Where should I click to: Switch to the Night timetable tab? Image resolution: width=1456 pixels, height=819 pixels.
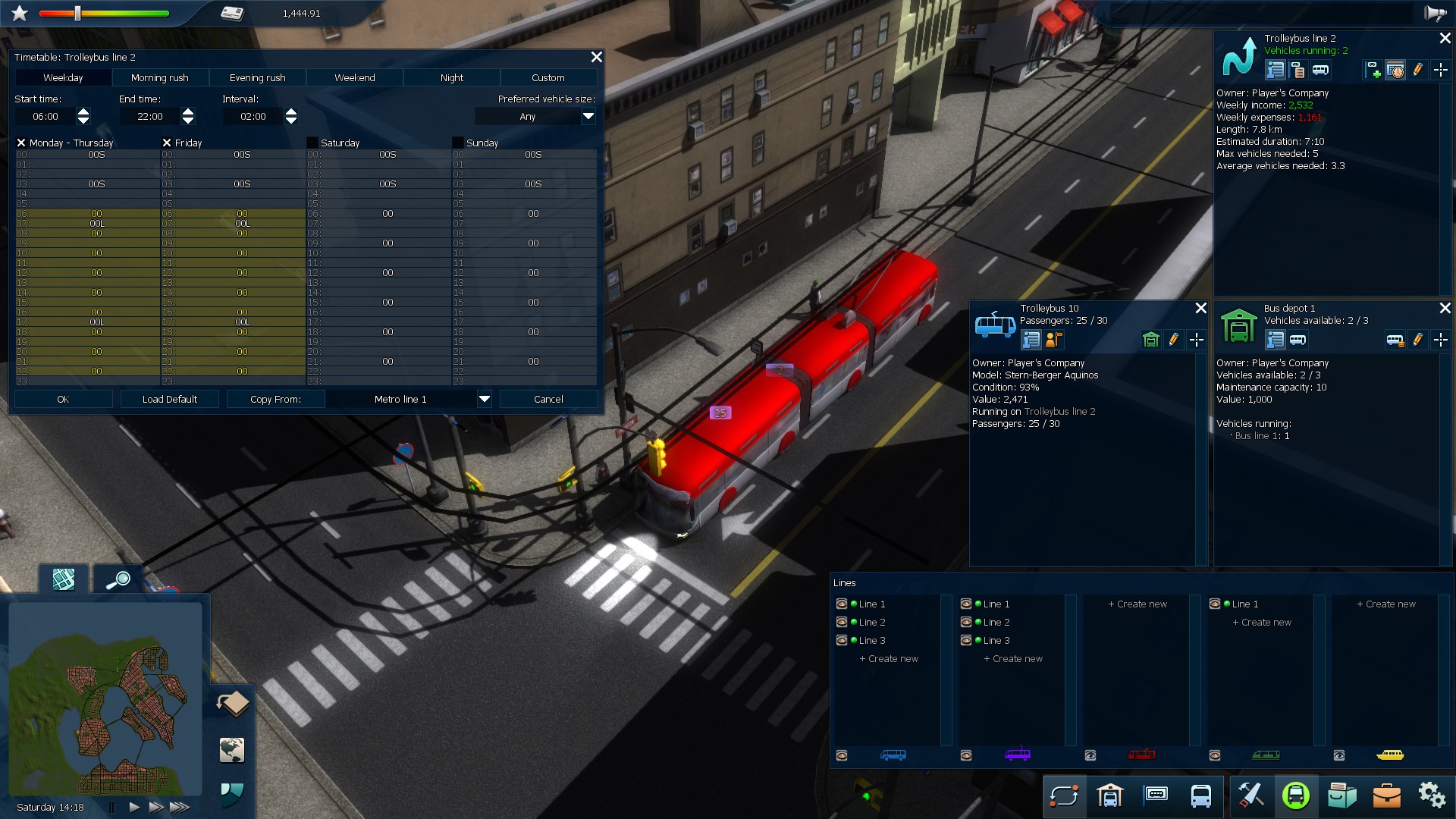(x=451, y=77)
